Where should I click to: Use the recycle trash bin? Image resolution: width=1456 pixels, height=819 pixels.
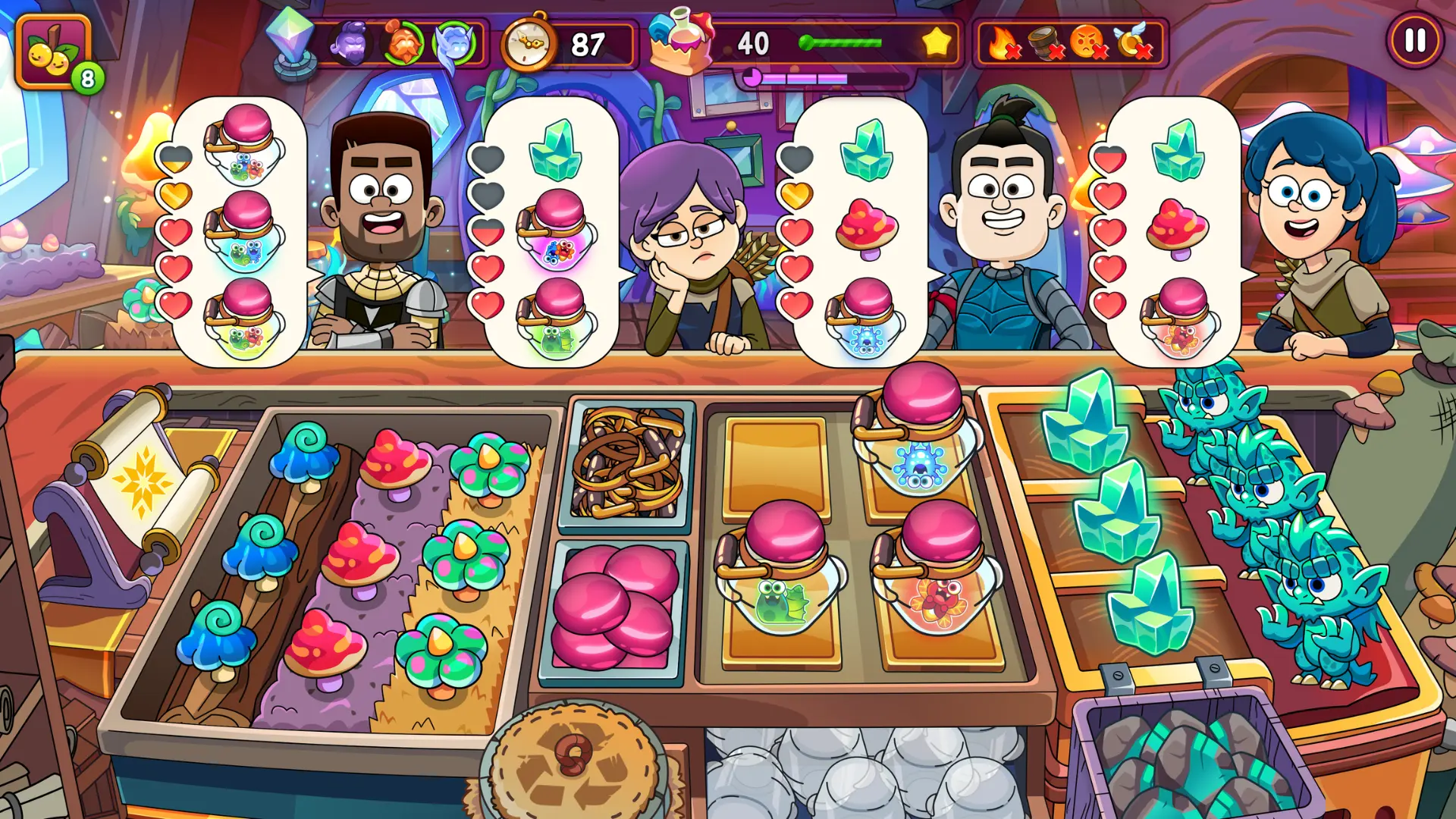(x=578, y=766)
